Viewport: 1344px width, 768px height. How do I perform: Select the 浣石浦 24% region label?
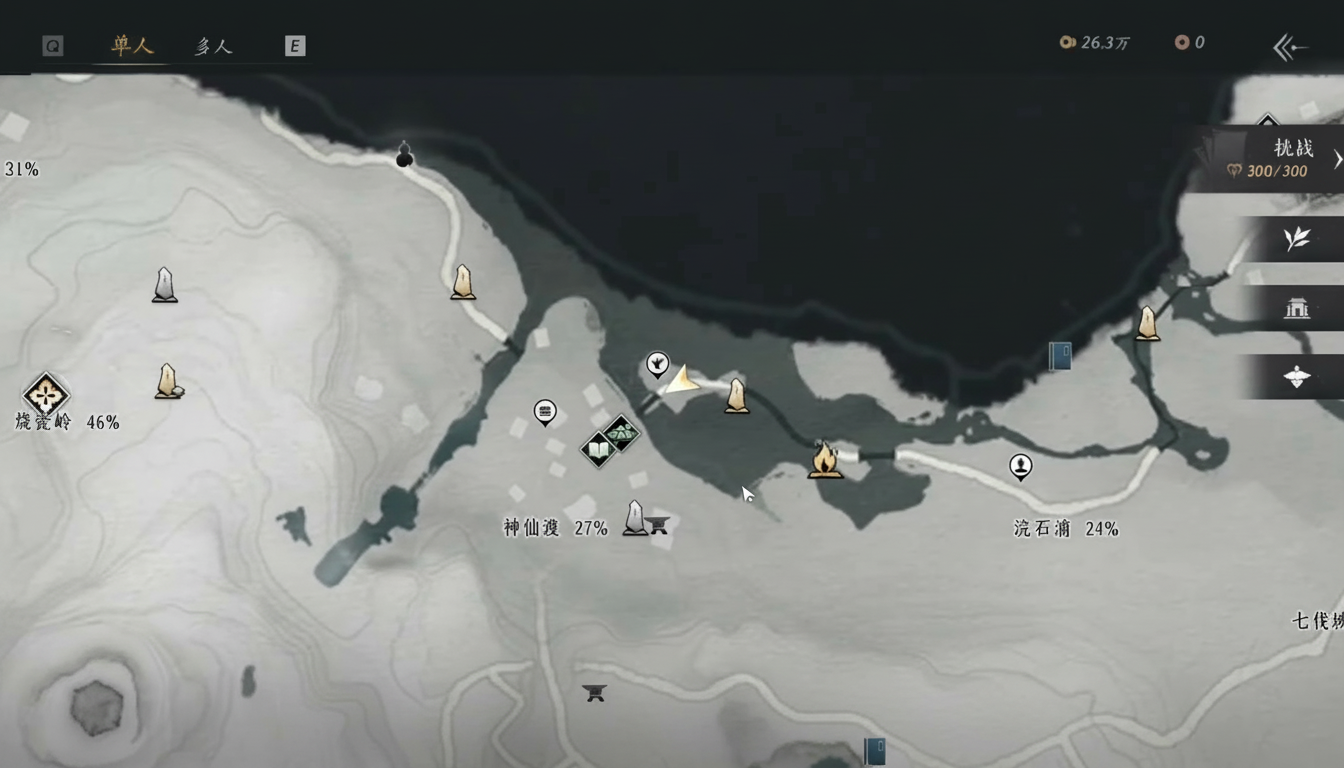1065,529
